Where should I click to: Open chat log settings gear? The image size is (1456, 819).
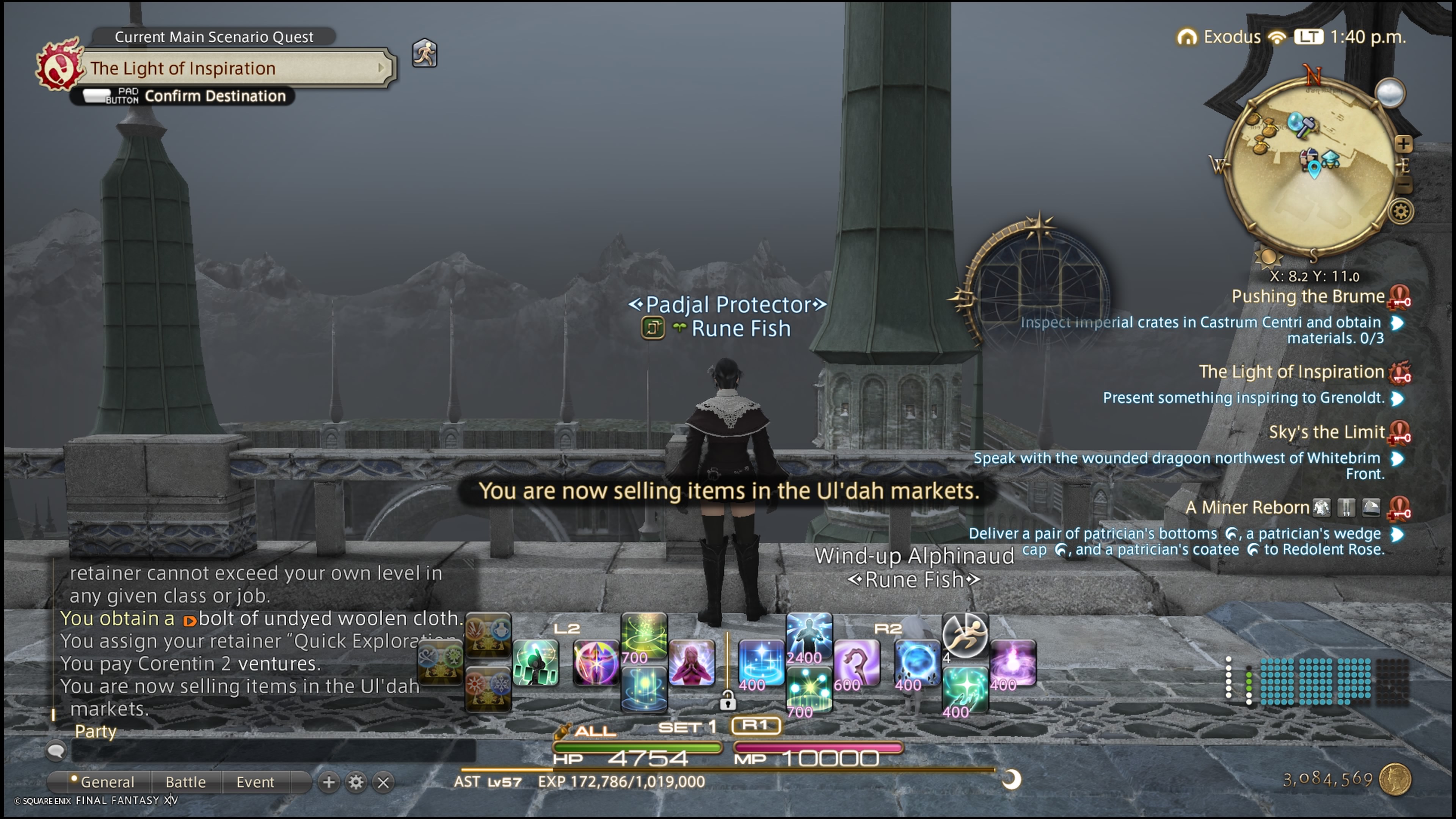[x=356, y=782]
